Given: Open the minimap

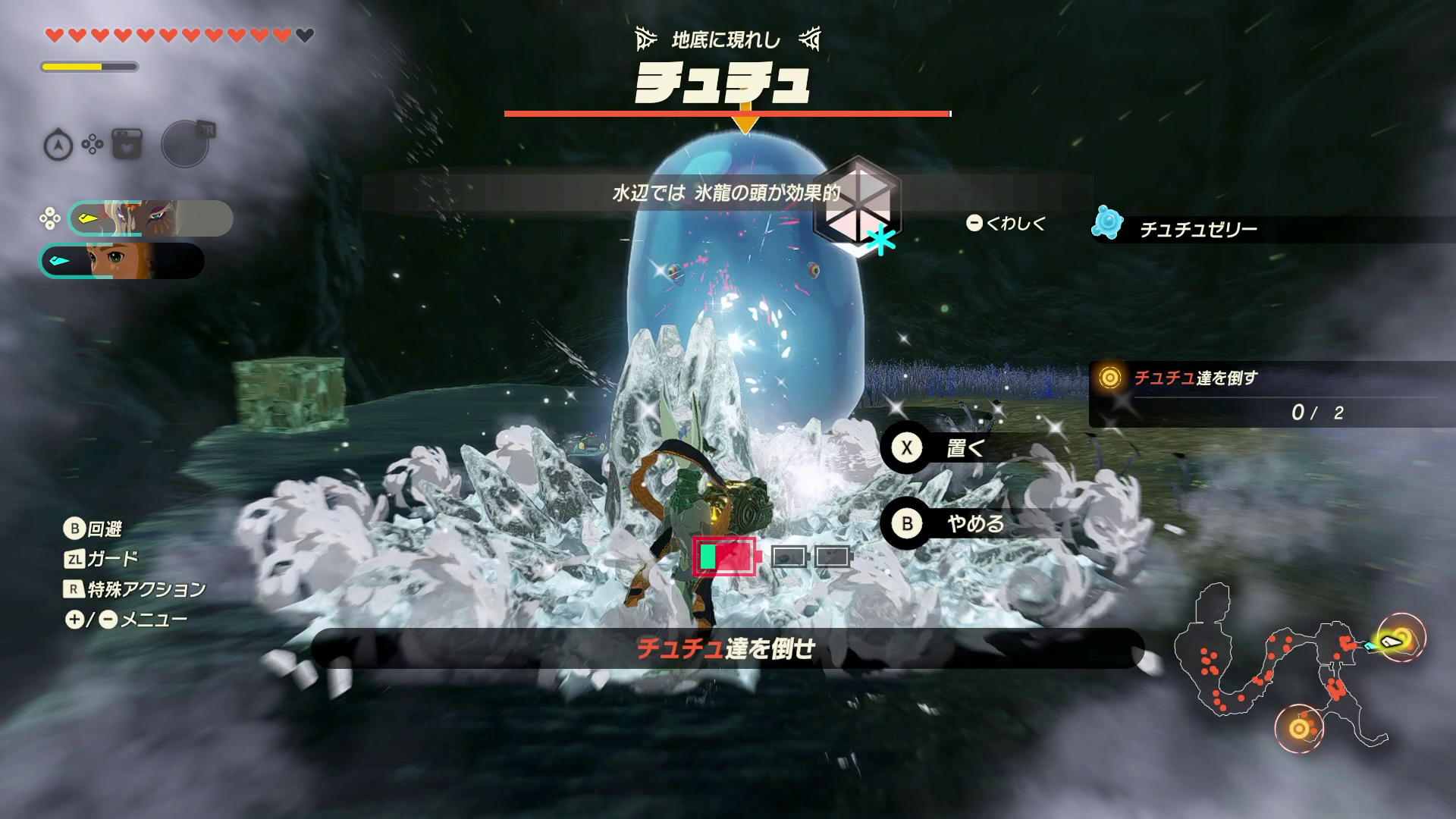Looking at the screenshot, I should pyautogui.click(x=1289, y=667).
